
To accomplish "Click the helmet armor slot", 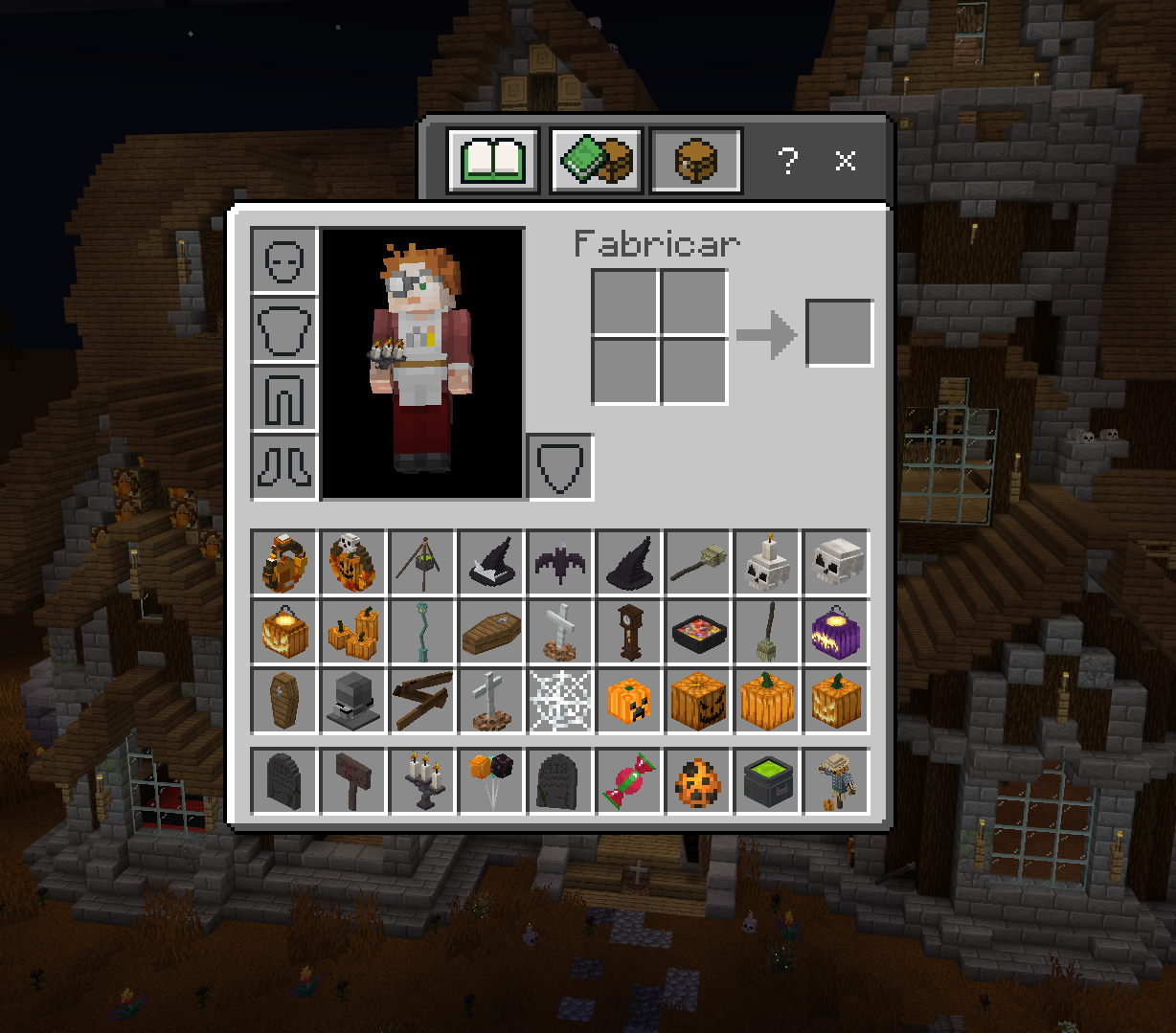I will coord(284,260).
